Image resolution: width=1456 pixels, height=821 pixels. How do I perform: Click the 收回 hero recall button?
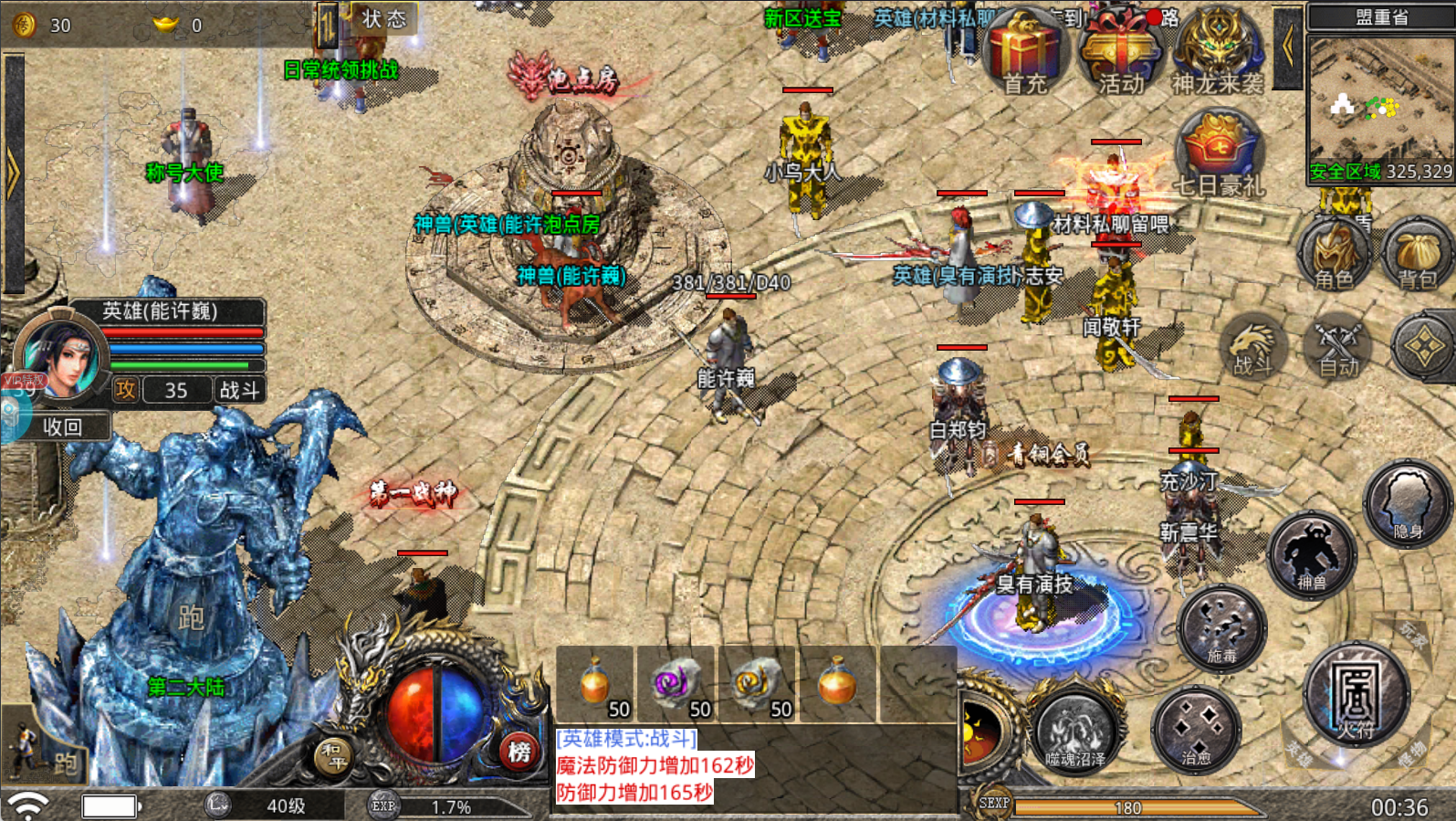point(62,426)
